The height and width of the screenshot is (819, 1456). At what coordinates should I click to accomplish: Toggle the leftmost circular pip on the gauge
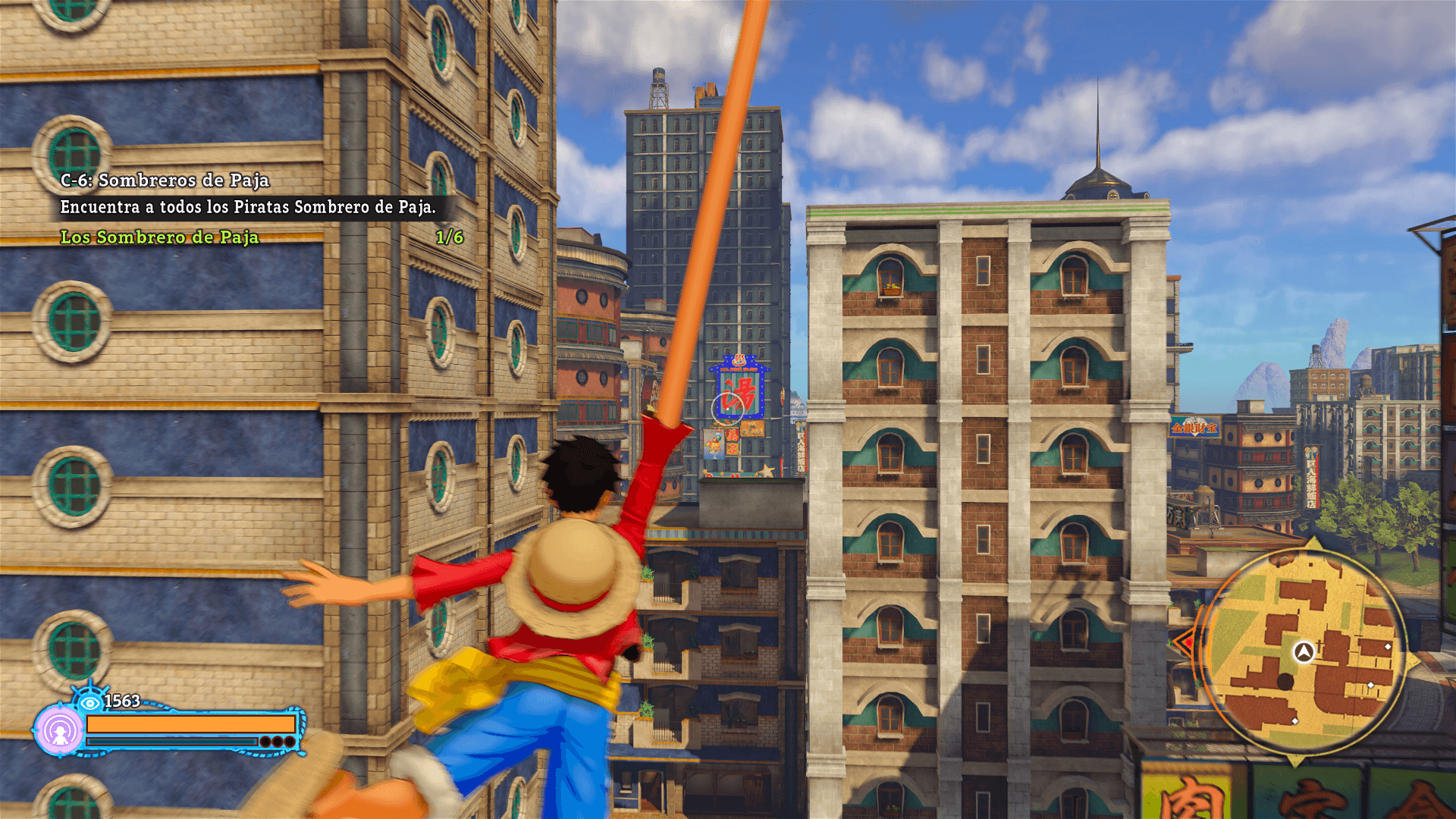[266, 742]
